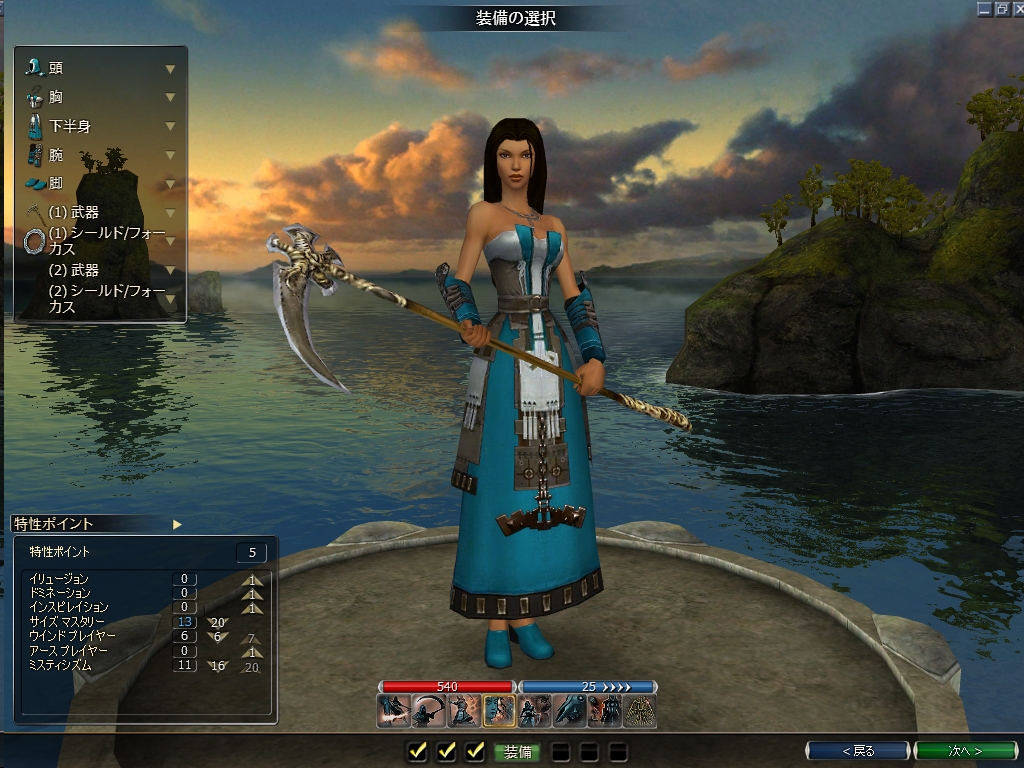Screen dimensions: 1024x768
Task: Select the gold-highlighted face skill icon
Action: click(499, 710)
